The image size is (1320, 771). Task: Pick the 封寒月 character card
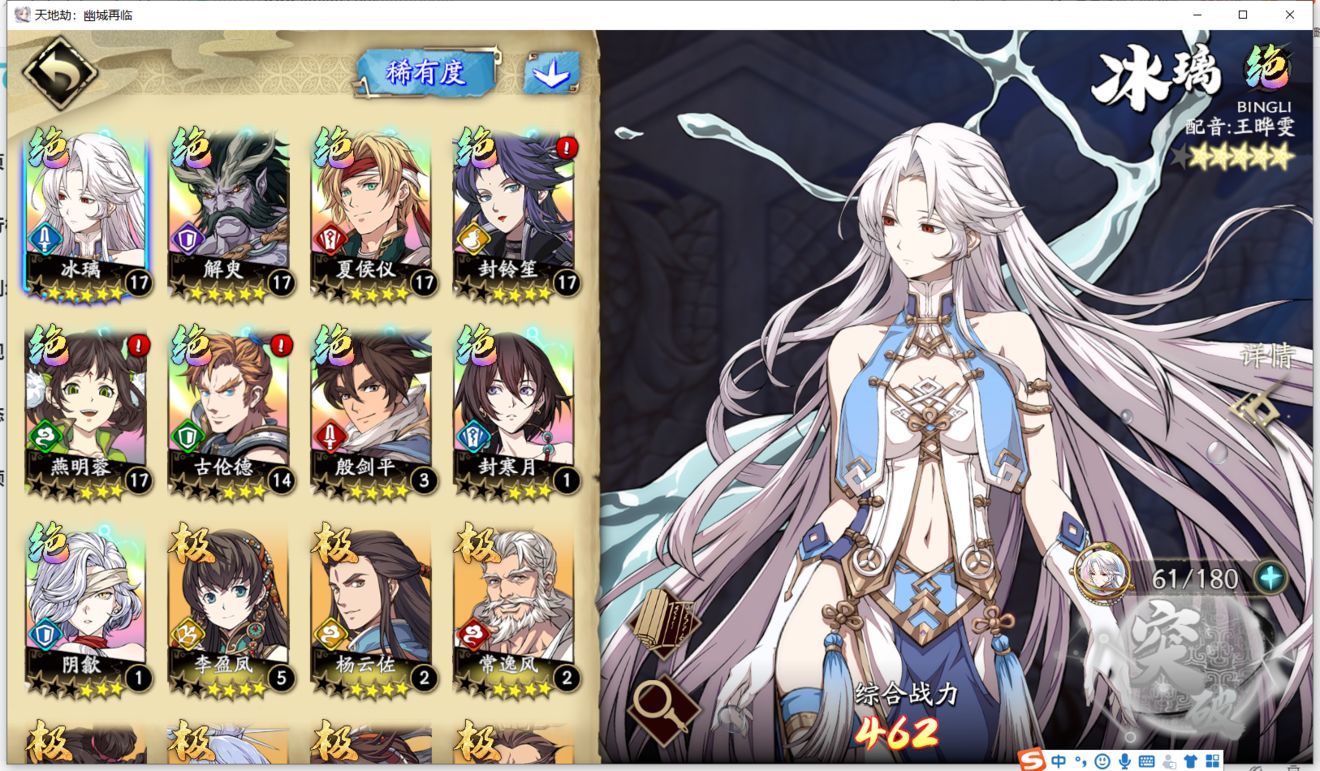[x=514, y=413]
